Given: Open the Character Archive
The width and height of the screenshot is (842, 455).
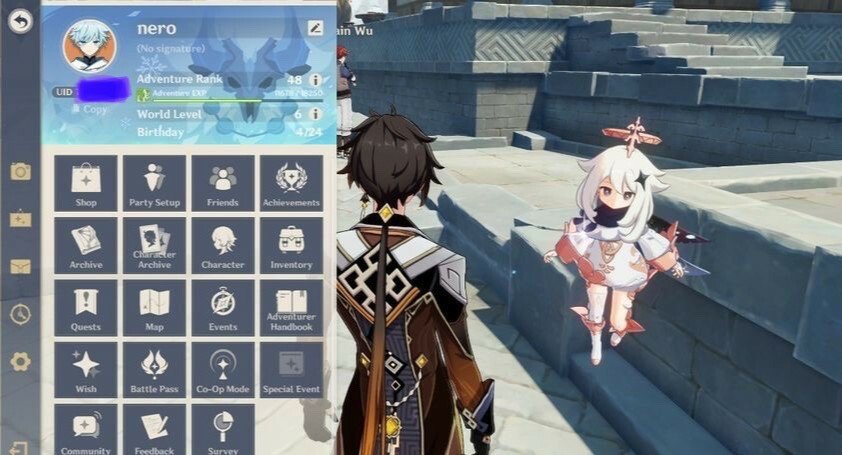Looking at the screenshot, I should point(154,246).
